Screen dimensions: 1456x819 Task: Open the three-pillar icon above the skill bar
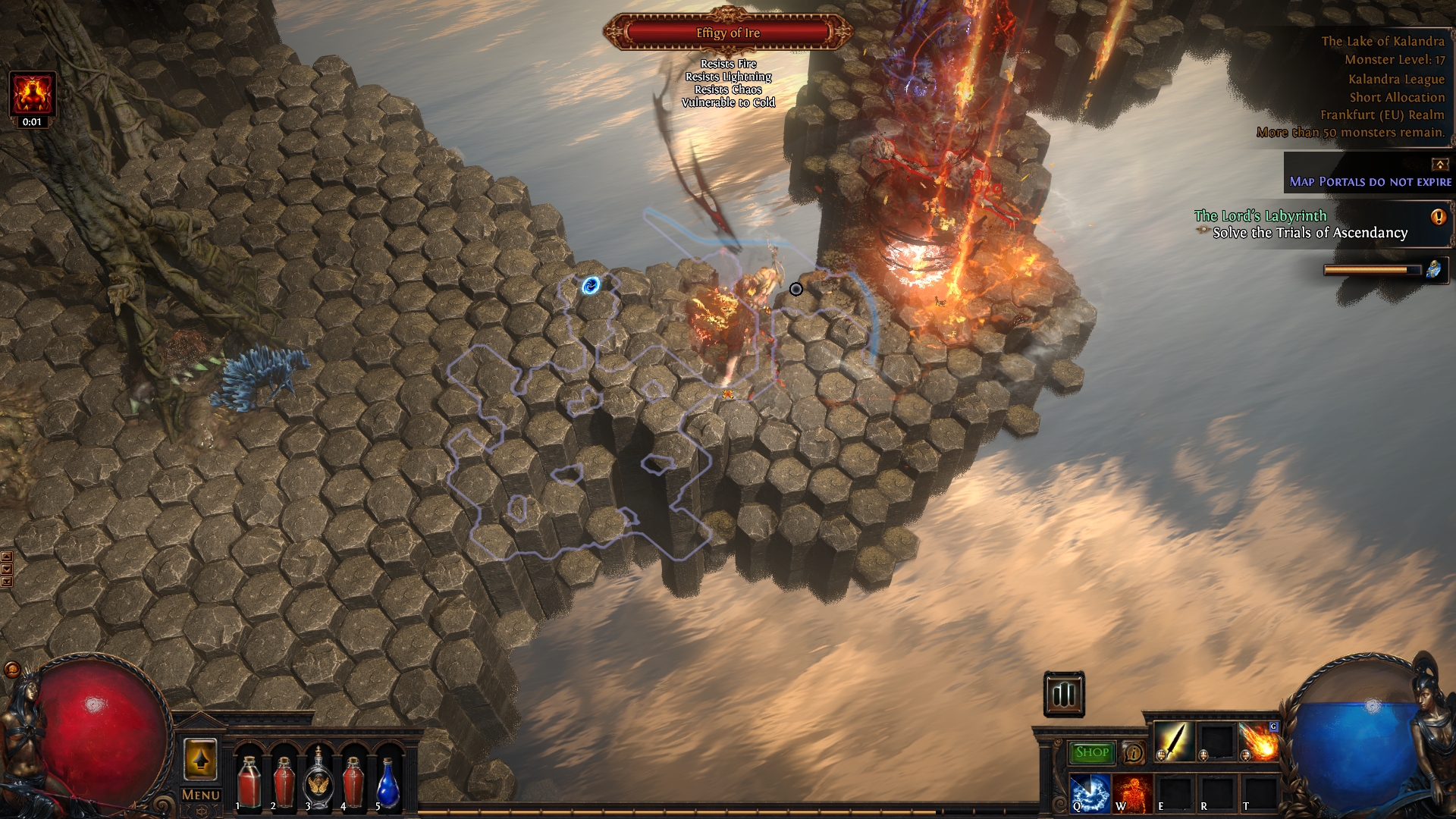pos(1064,694)
